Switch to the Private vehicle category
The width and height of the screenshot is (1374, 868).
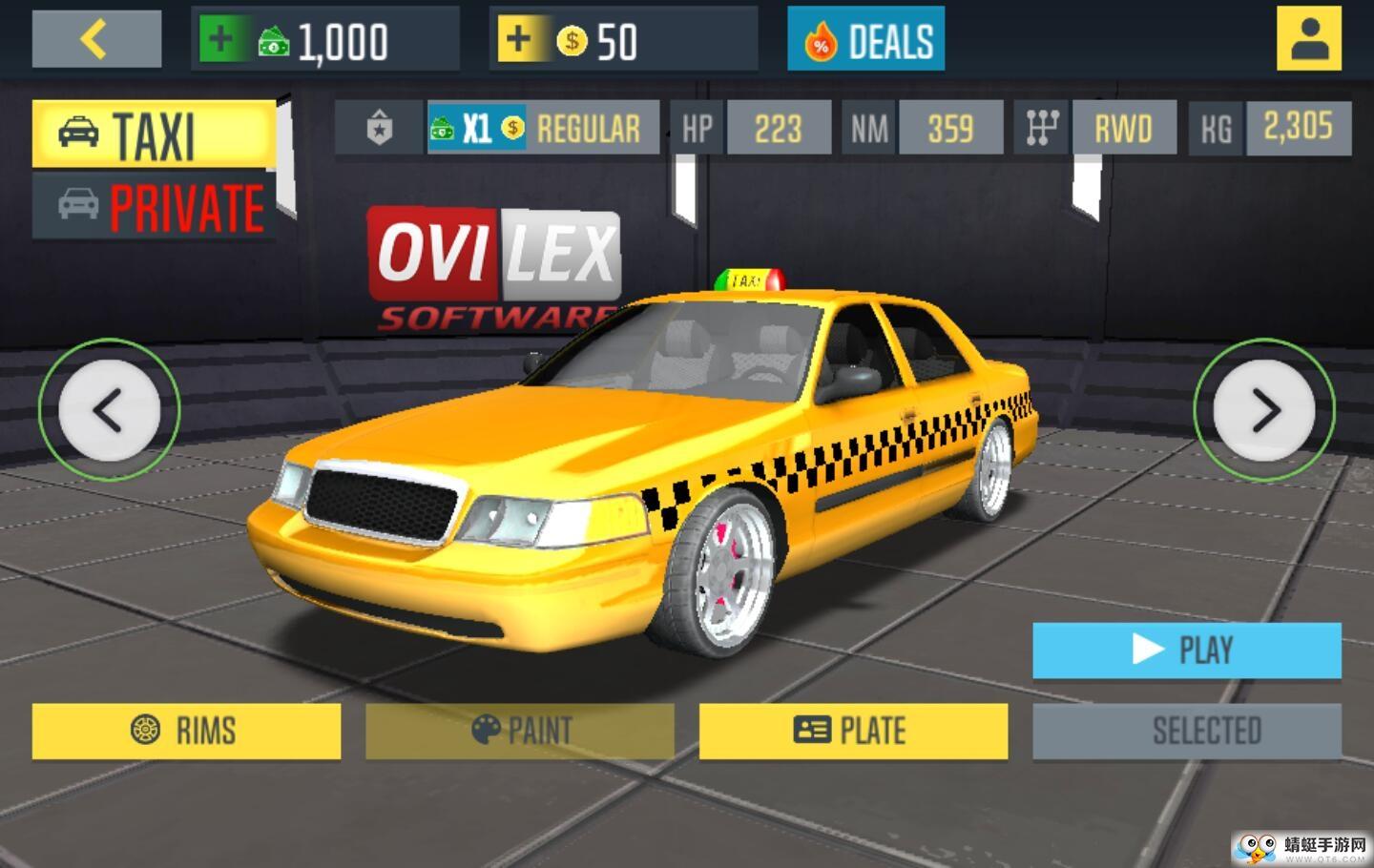click(x=153, y=206)
